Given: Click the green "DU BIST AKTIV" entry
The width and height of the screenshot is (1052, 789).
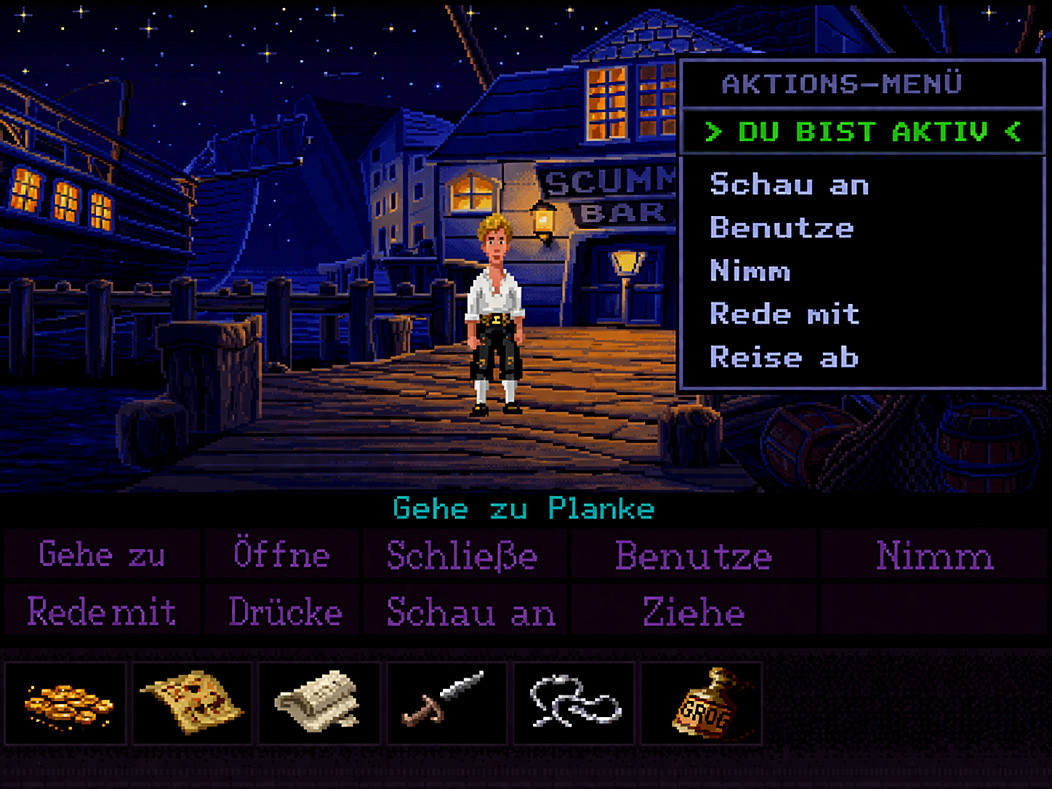Looking at the screenshot, I should click(862, 131).
